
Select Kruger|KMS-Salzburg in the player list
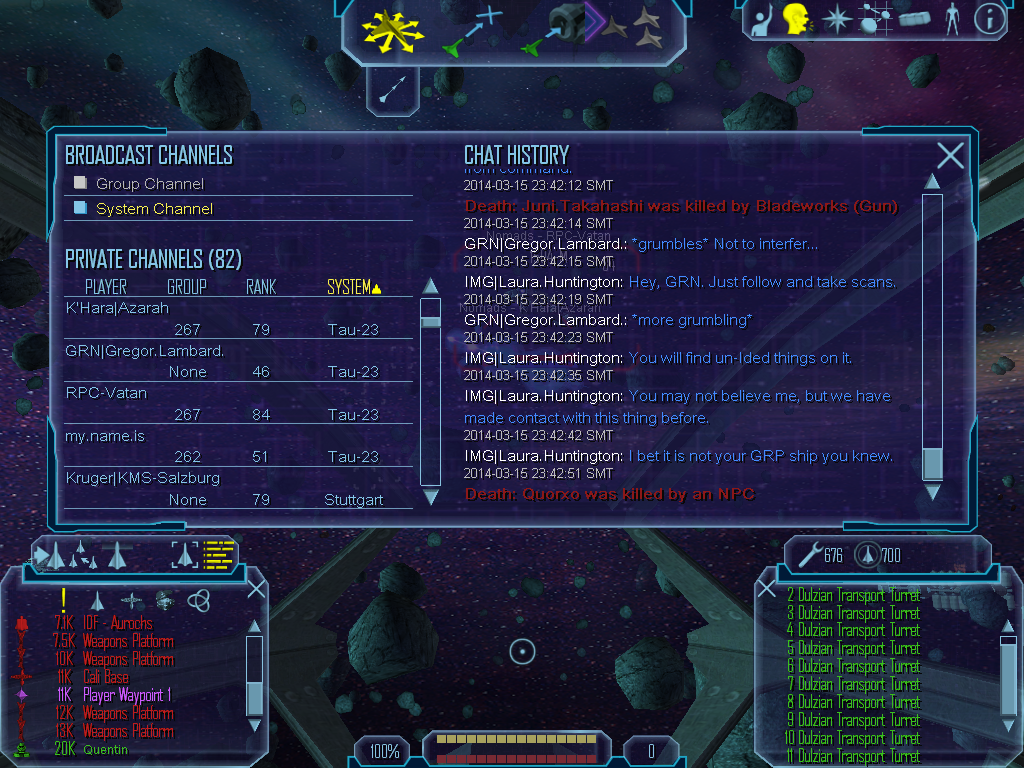(x=142, y=478)
